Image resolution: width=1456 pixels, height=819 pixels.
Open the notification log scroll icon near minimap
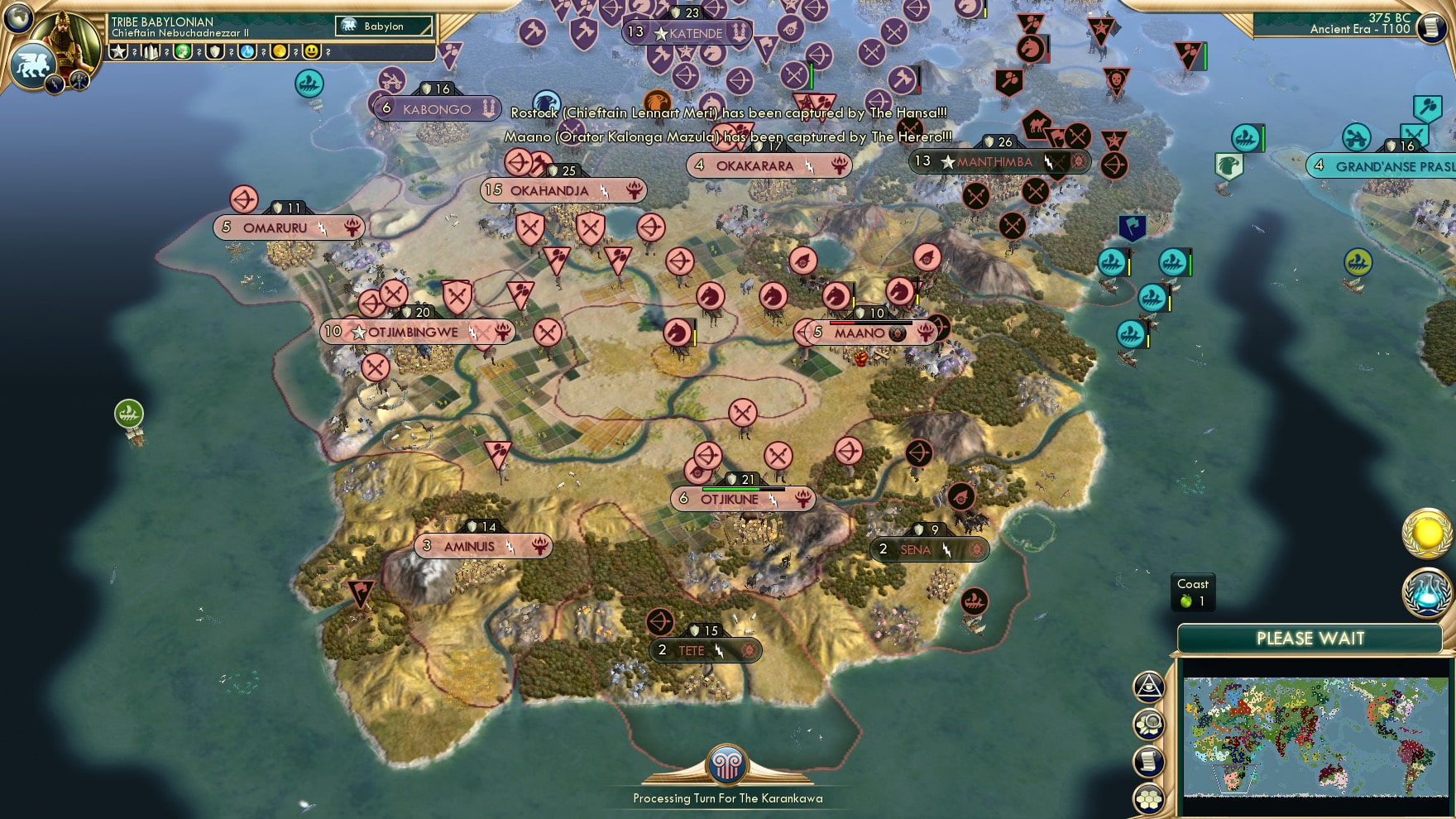click(x=1148, y=759)
